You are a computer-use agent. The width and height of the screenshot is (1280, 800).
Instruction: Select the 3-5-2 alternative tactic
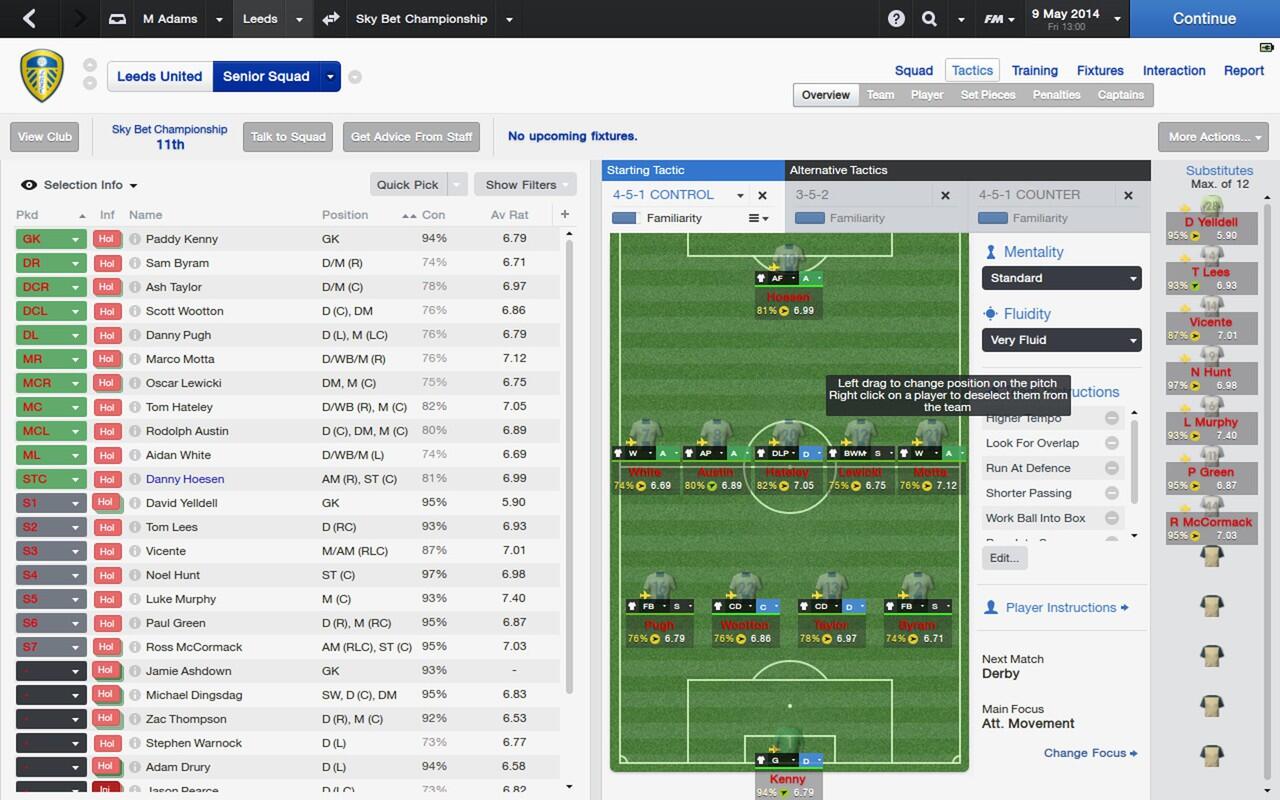812,195
